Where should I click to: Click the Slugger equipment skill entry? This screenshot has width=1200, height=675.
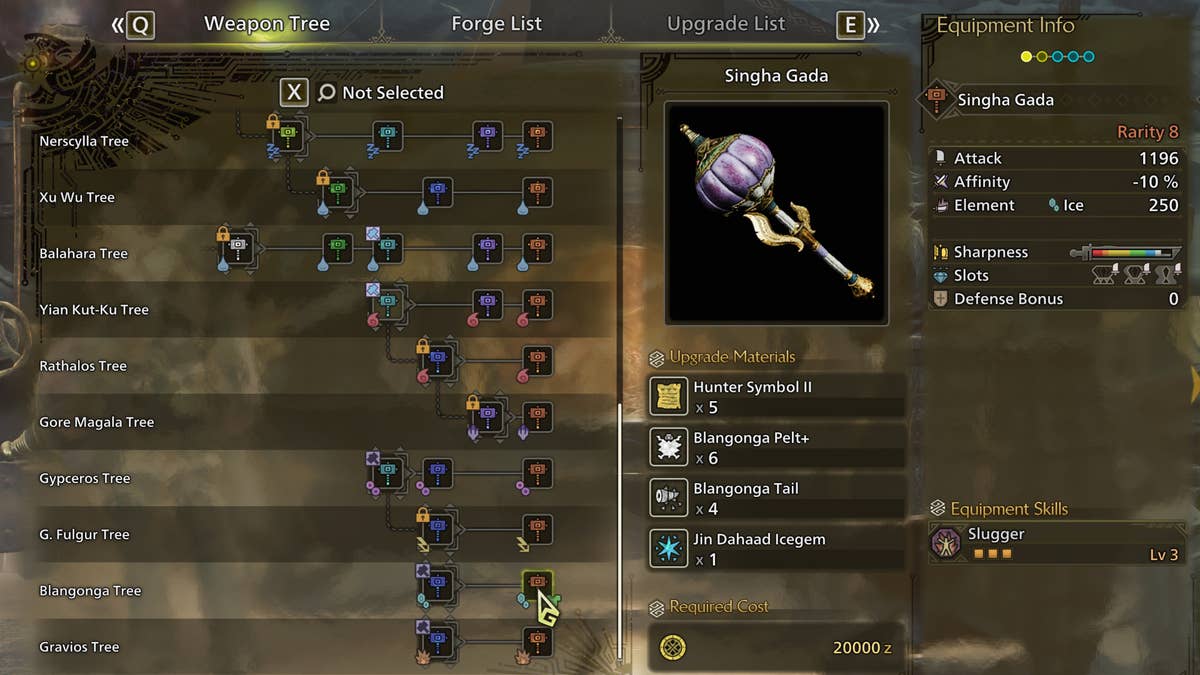click(x=1053, y=543)
